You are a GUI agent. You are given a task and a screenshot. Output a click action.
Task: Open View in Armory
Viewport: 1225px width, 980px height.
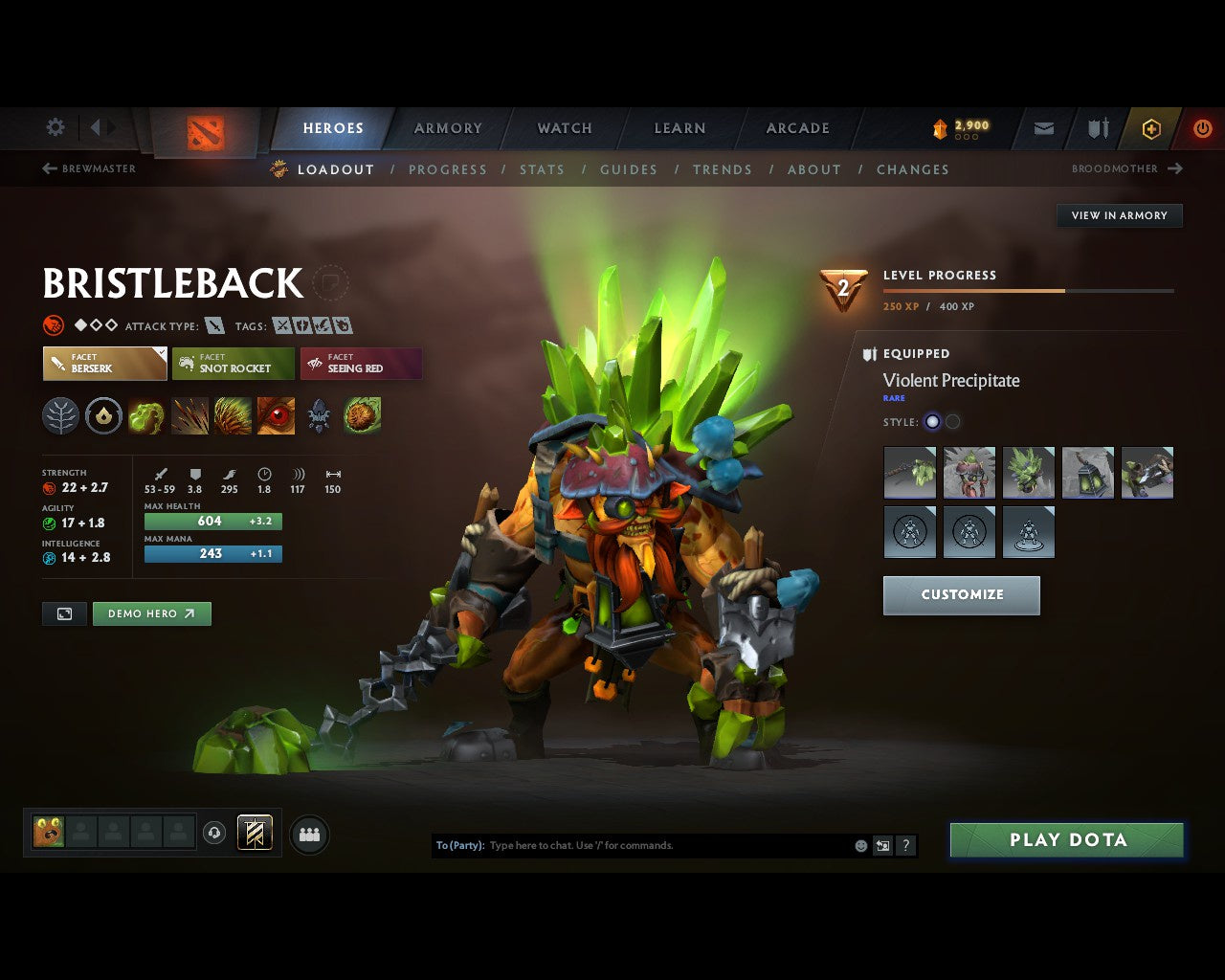(x=1119, y=215)
